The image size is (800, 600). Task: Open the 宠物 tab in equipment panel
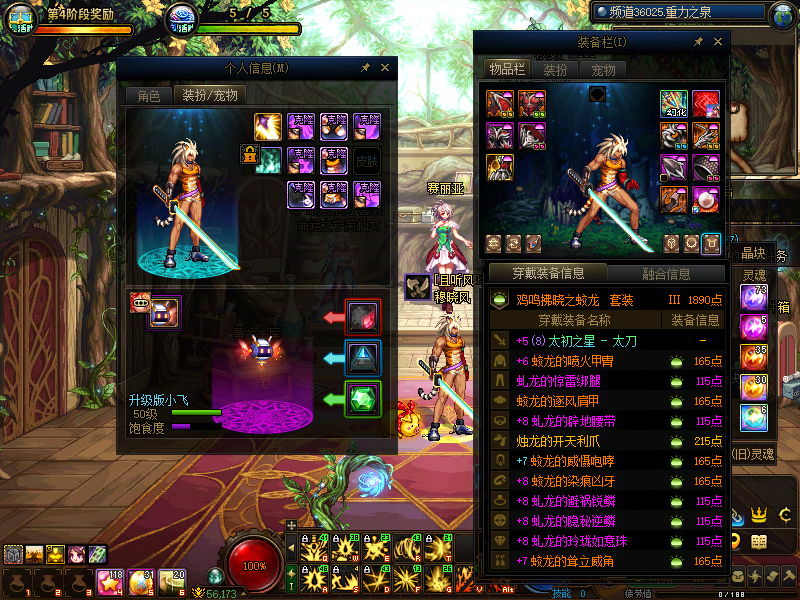tap(603, 70)
